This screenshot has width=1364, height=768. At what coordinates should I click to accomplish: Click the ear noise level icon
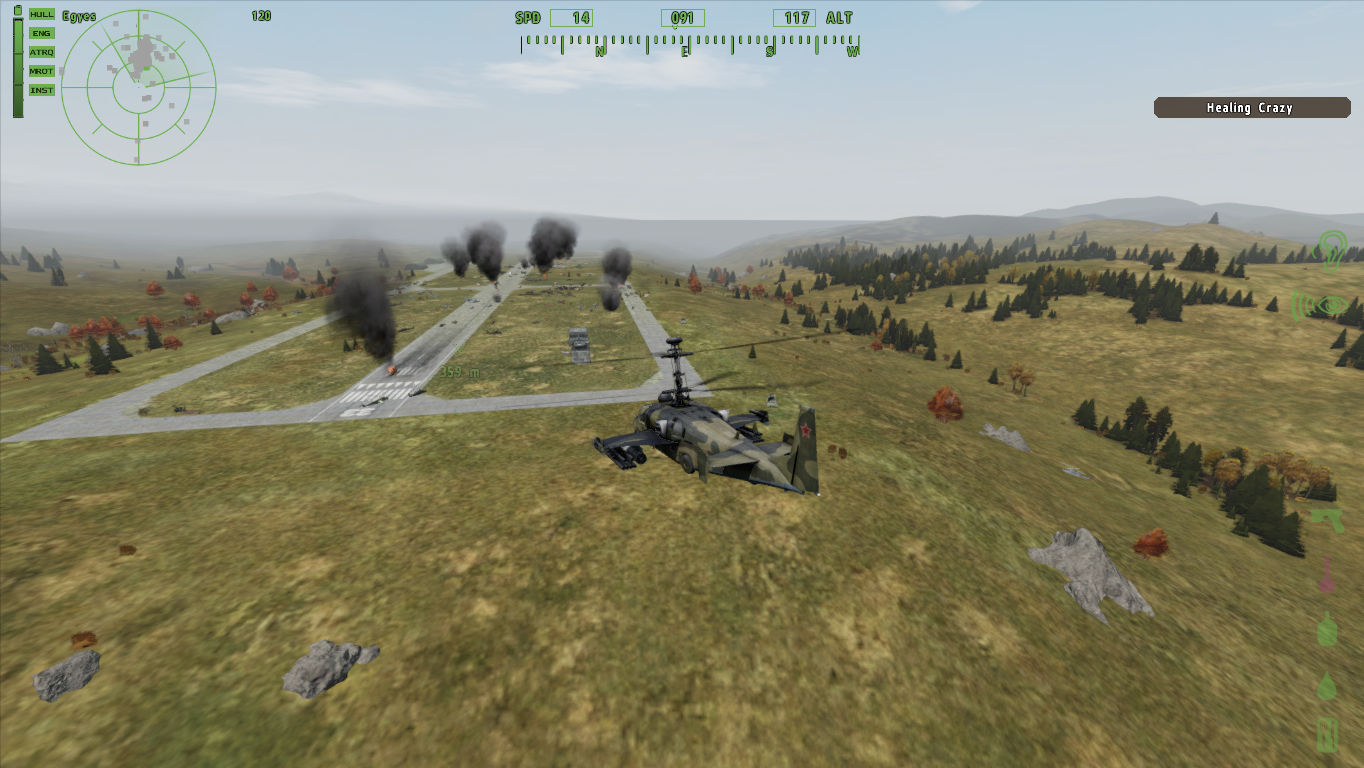pos(1331,250)
